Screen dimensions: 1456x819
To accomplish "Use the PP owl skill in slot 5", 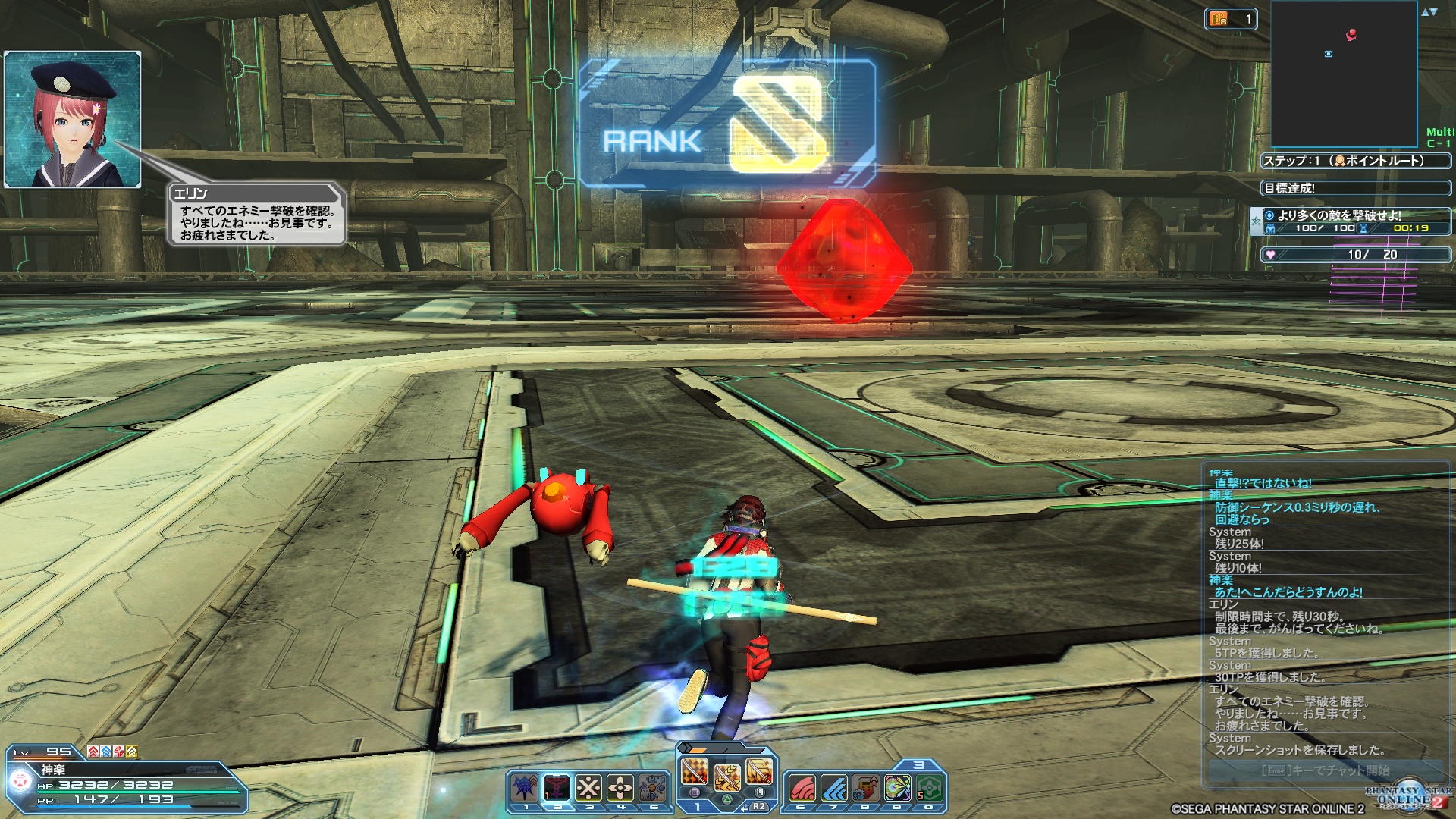I will pyautogui.click(x=652, y=789).
